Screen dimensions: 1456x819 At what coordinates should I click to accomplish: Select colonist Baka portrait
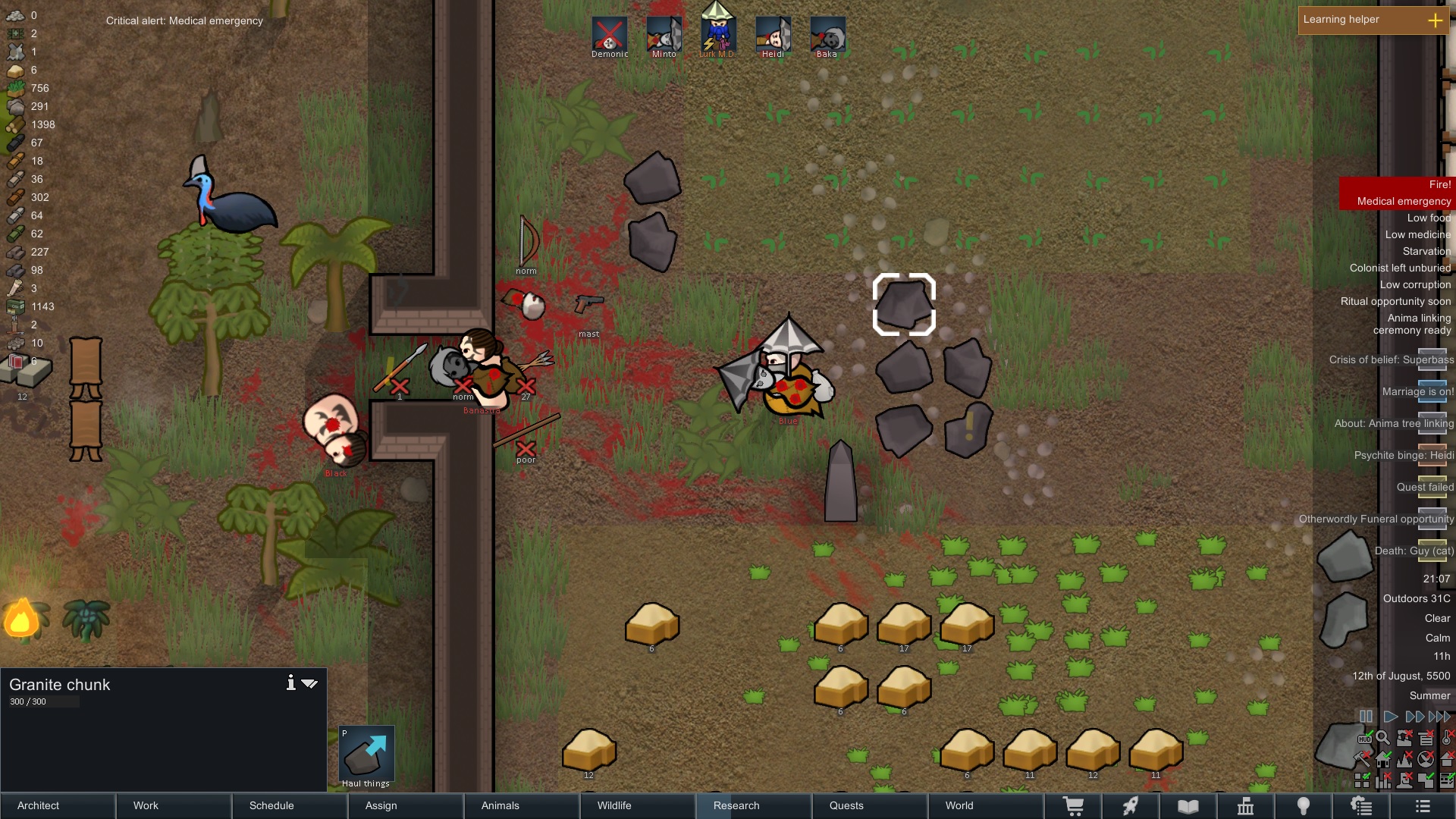[x=827, y=36]
